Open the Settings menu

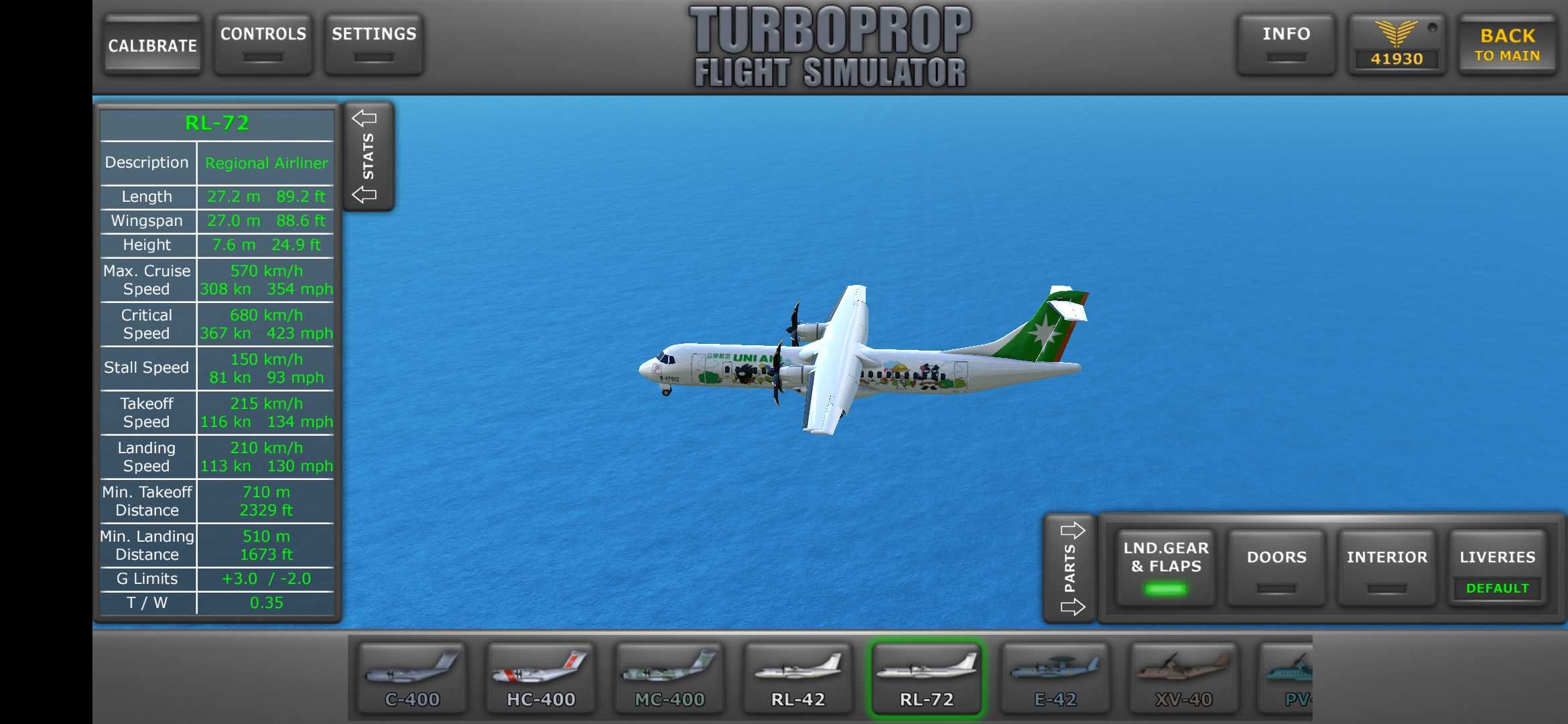(374, 44)
